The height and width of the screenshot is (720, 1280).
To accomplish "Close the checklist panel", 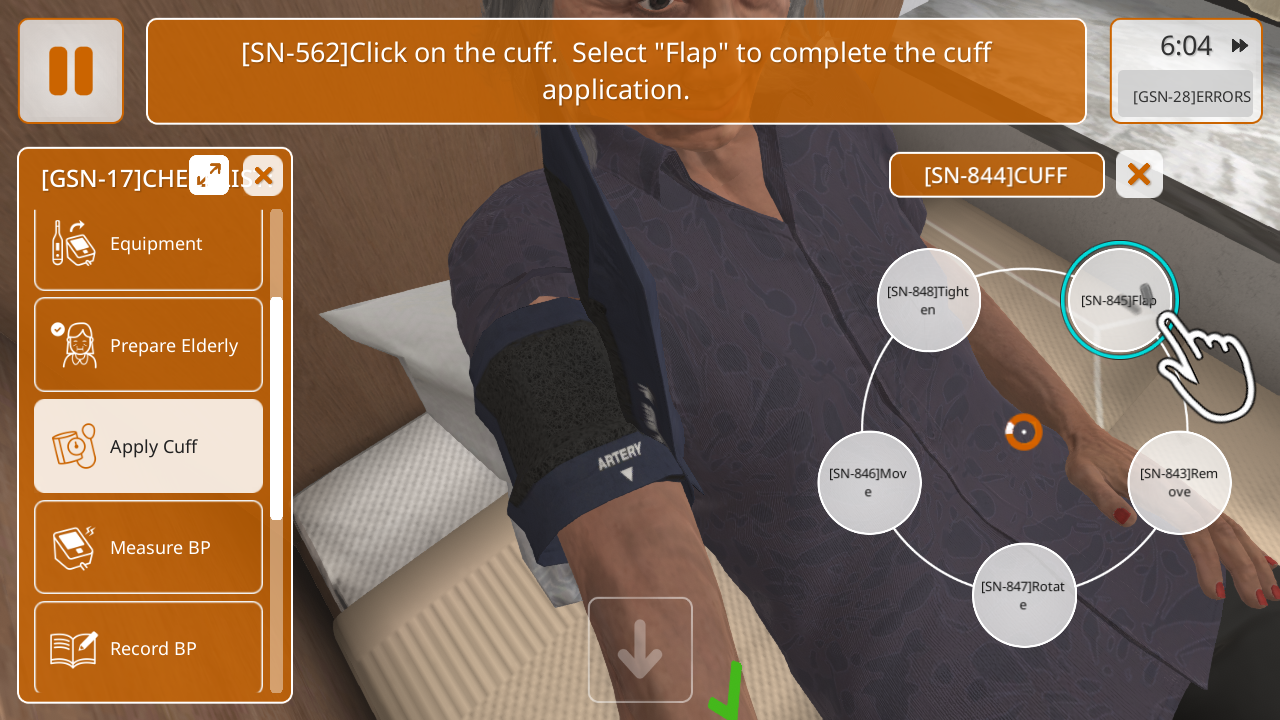I will point(263,176).
